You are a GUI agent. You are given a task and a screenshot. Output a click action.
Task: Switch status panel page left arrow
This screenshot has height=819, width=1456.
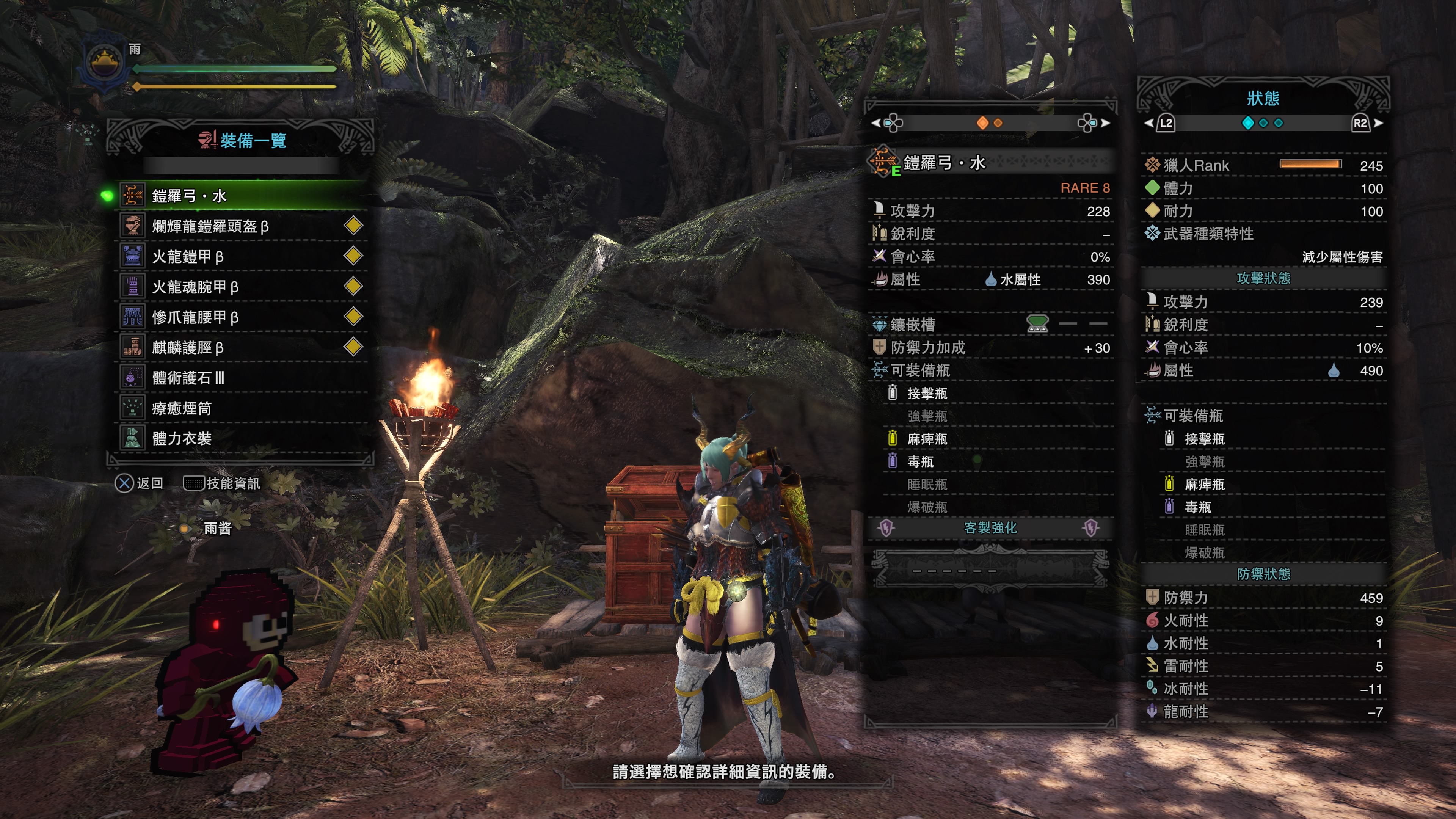point(1148,122)
